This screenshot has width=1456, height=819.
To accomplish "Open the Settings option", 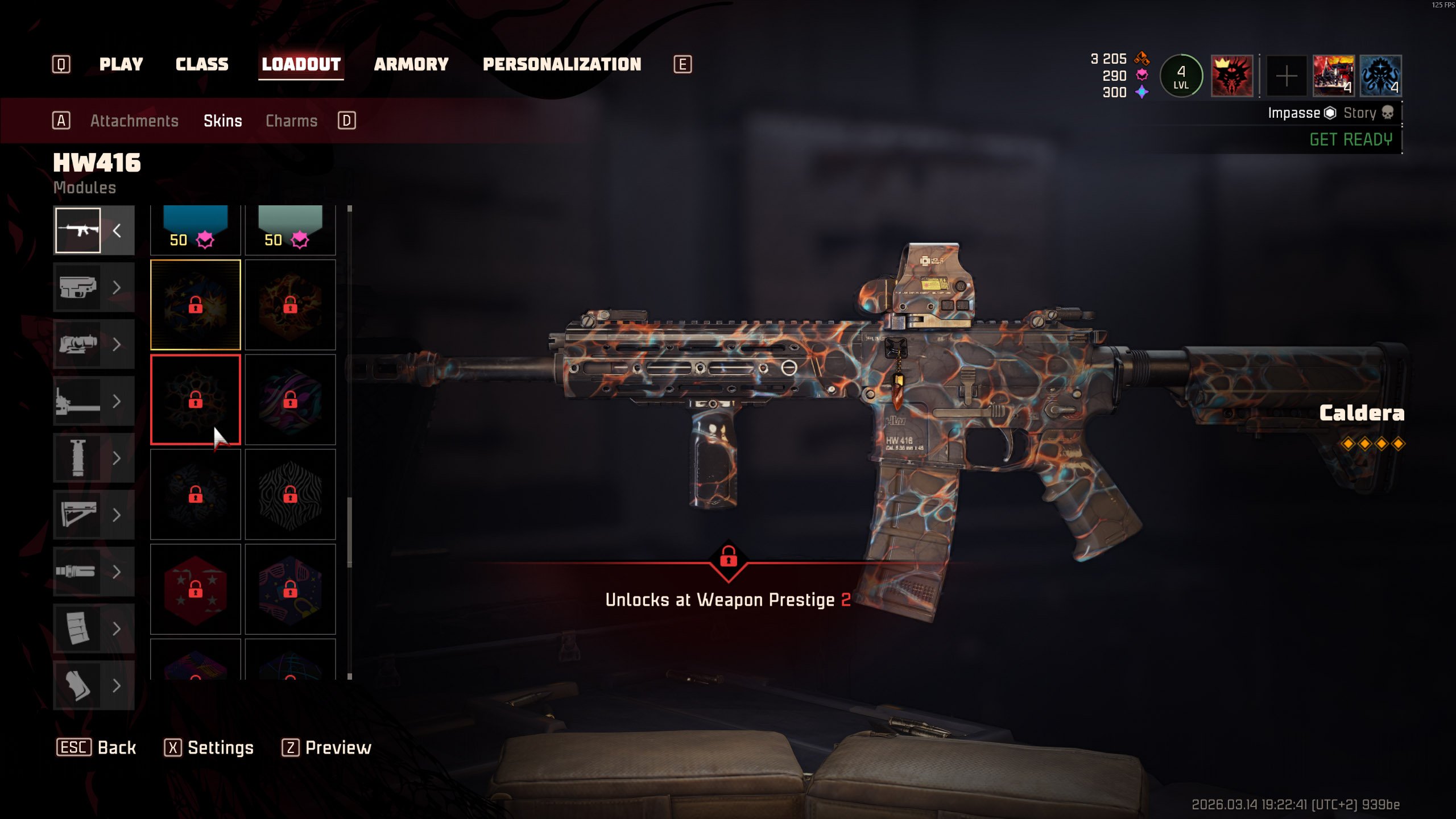I will click(x=209, y=747).
